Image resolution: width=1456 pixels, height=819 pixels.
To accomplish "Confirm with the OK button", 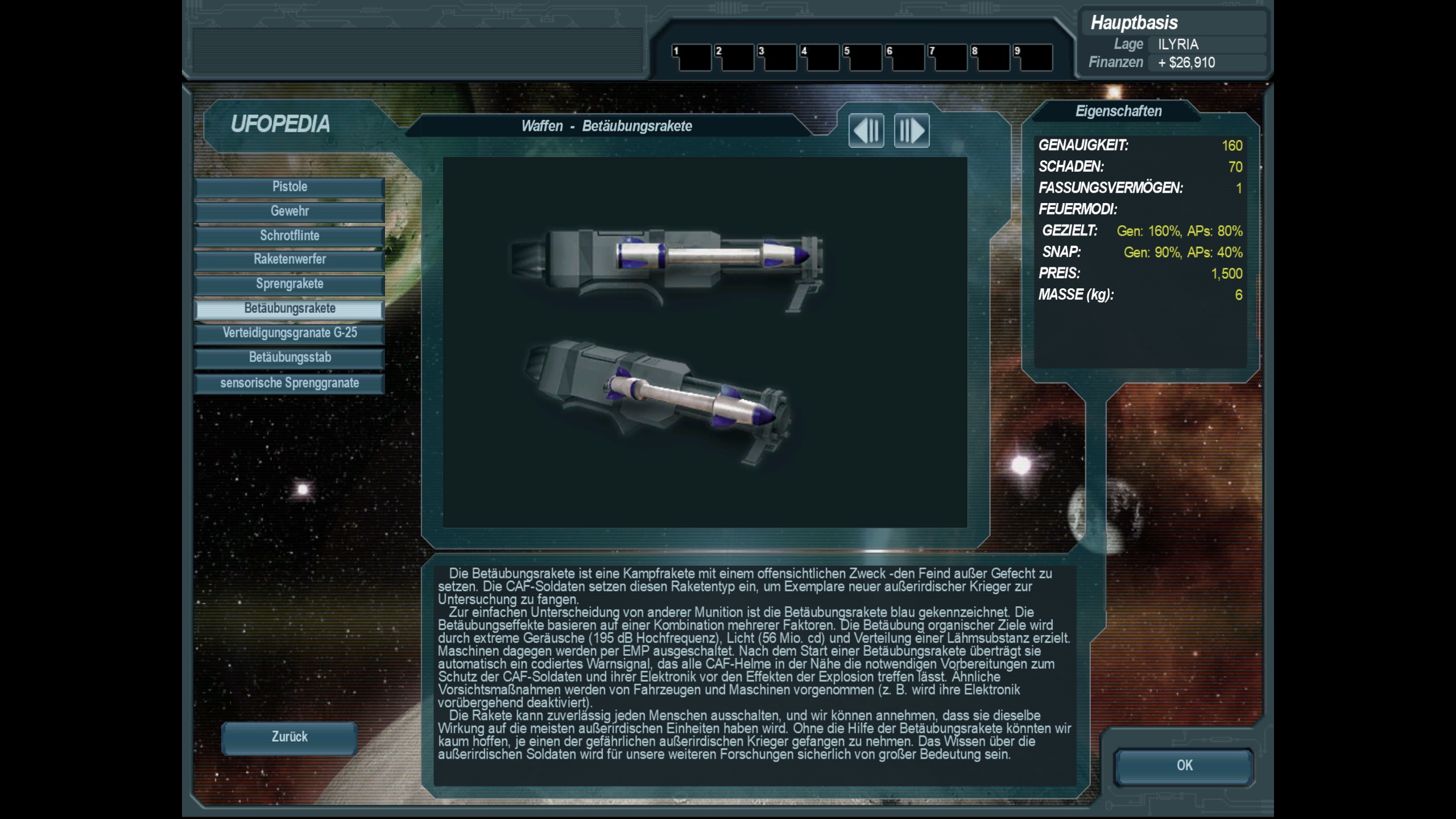I will click(x=1184, y=766).
